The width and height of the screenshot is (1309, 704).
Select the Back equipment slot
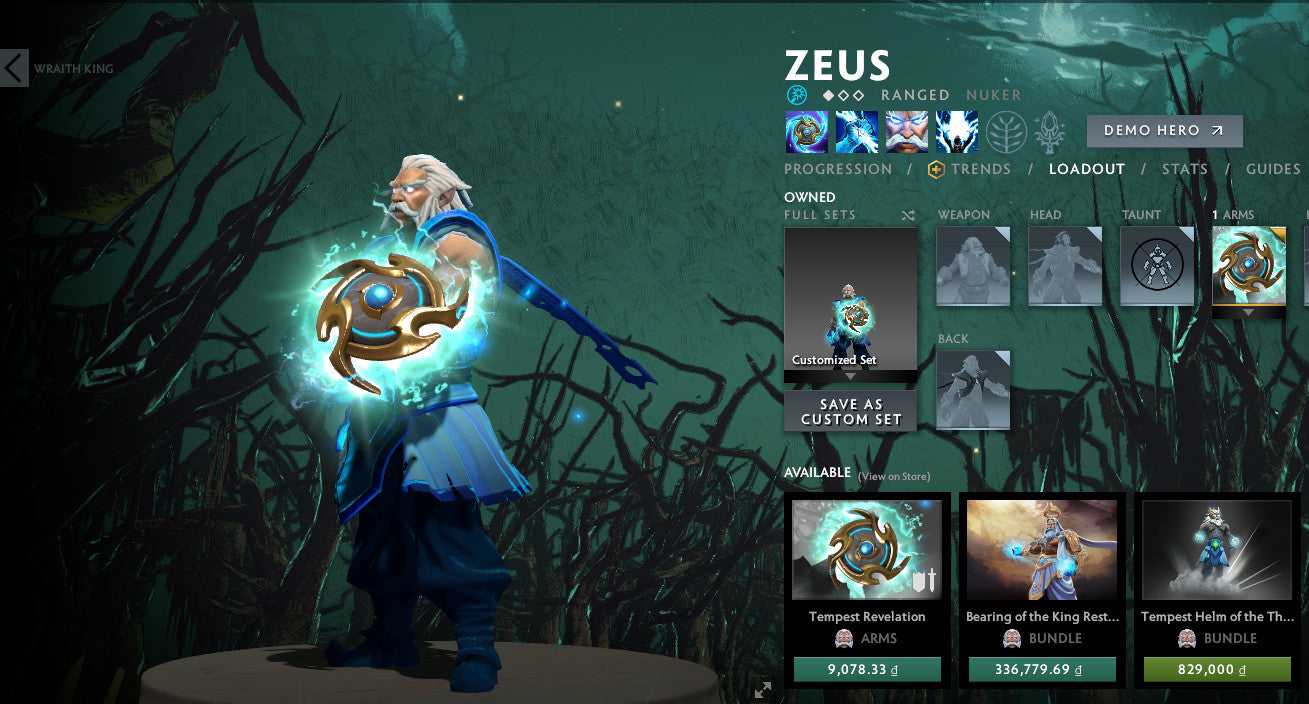972,390
